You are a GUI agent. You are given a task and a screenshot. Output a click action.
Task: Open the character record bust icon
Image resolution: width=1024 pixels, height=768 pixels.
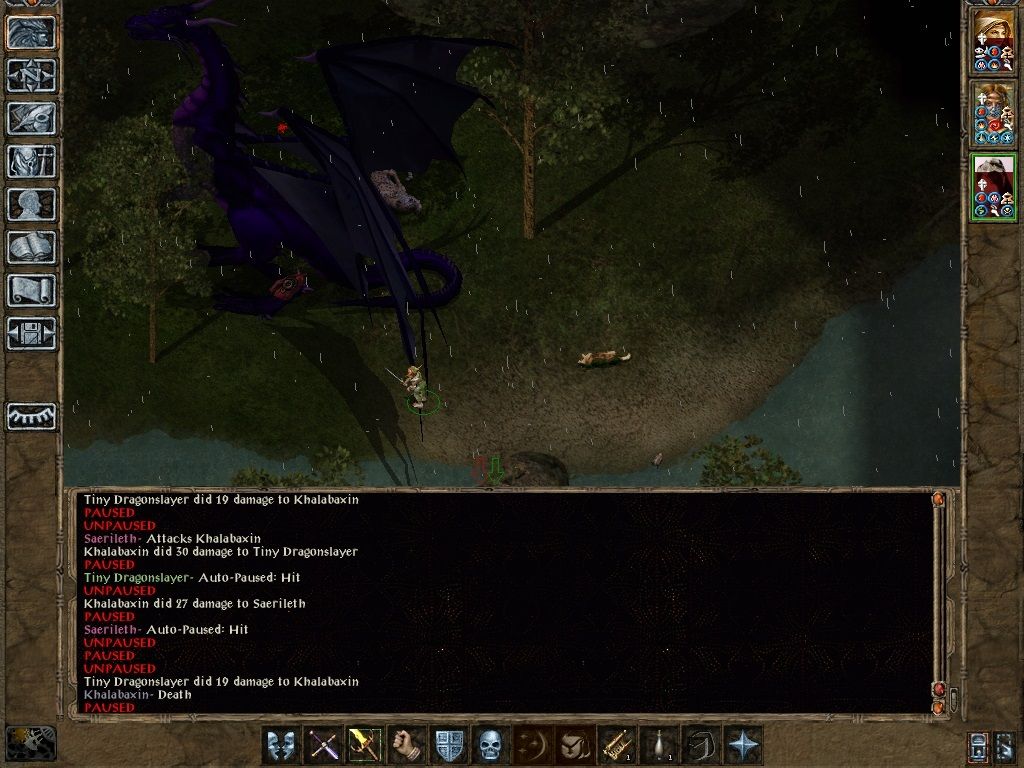pyautogui.click(x=31, y=204)
